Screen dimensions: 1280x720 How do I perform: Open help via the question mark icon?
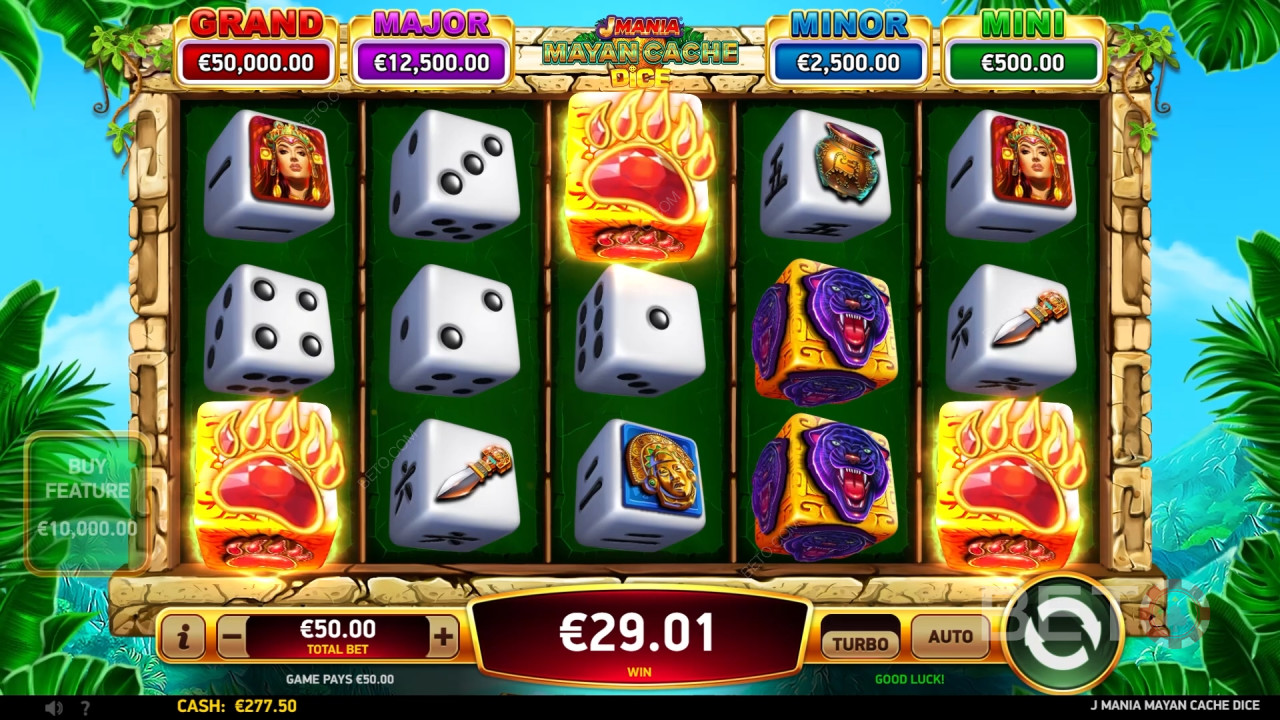point(85,707)
